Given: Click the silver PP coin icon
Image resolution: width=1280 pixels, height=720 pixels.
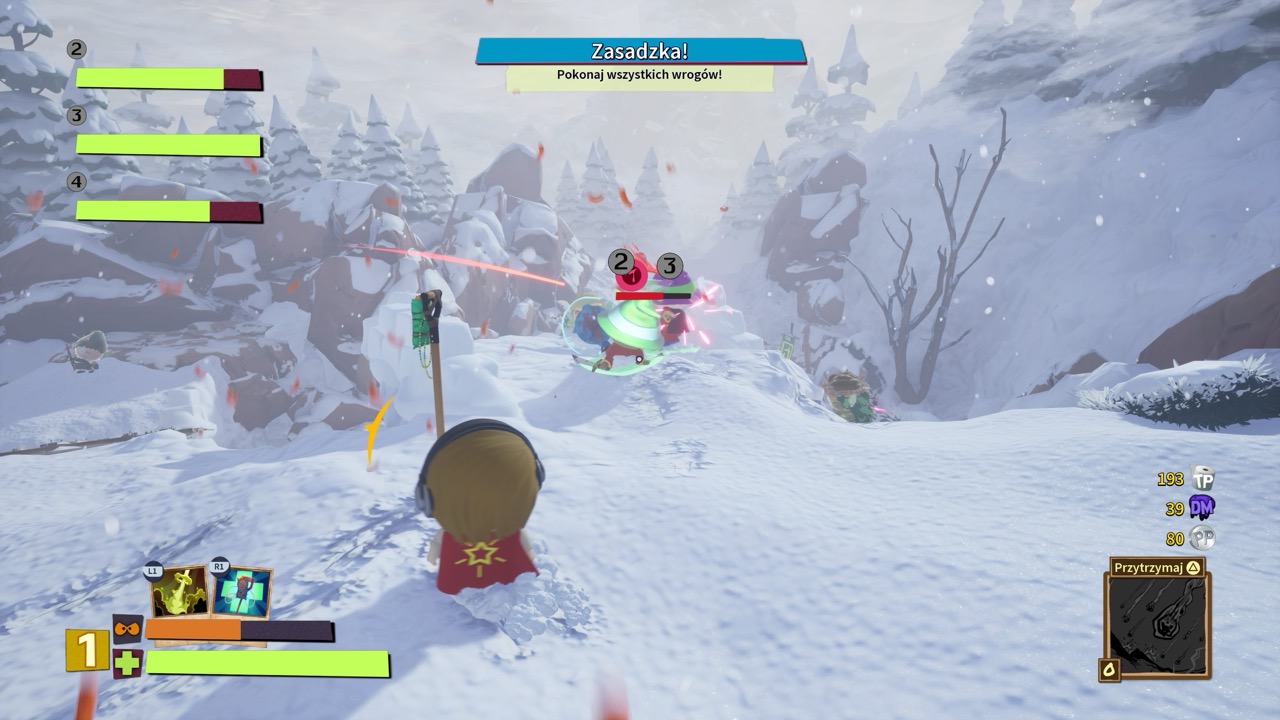Looking at the screenshot, I should tap(1202, 538).
